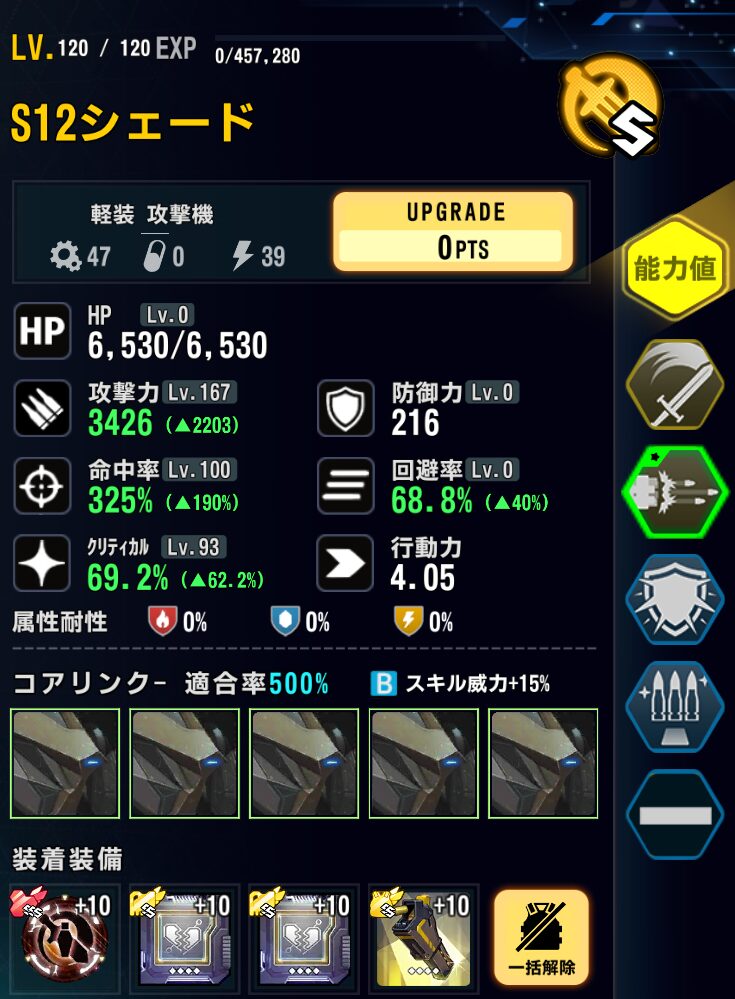Screen dimensions: 735x999
Task: Select the green missile attack tab
Action: [675, 490]
